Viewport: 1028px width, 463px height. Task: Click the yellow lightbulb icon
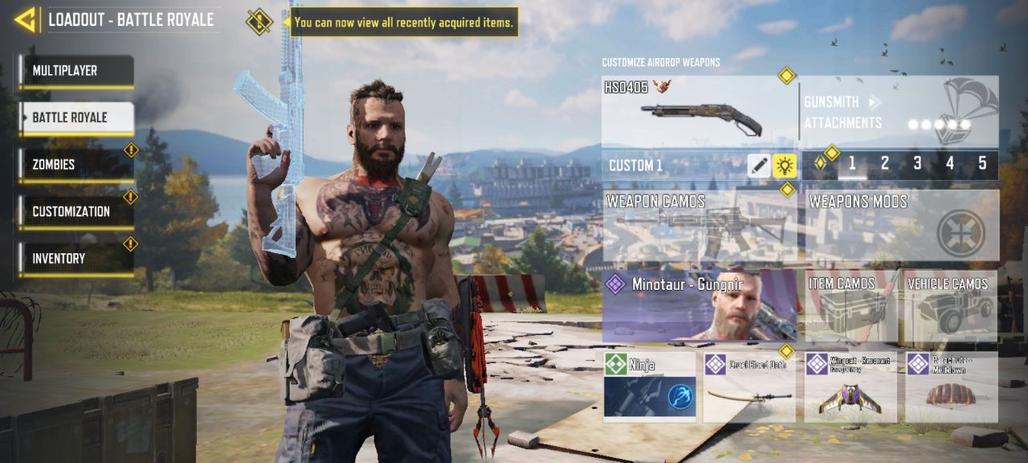tap(785, 166)
